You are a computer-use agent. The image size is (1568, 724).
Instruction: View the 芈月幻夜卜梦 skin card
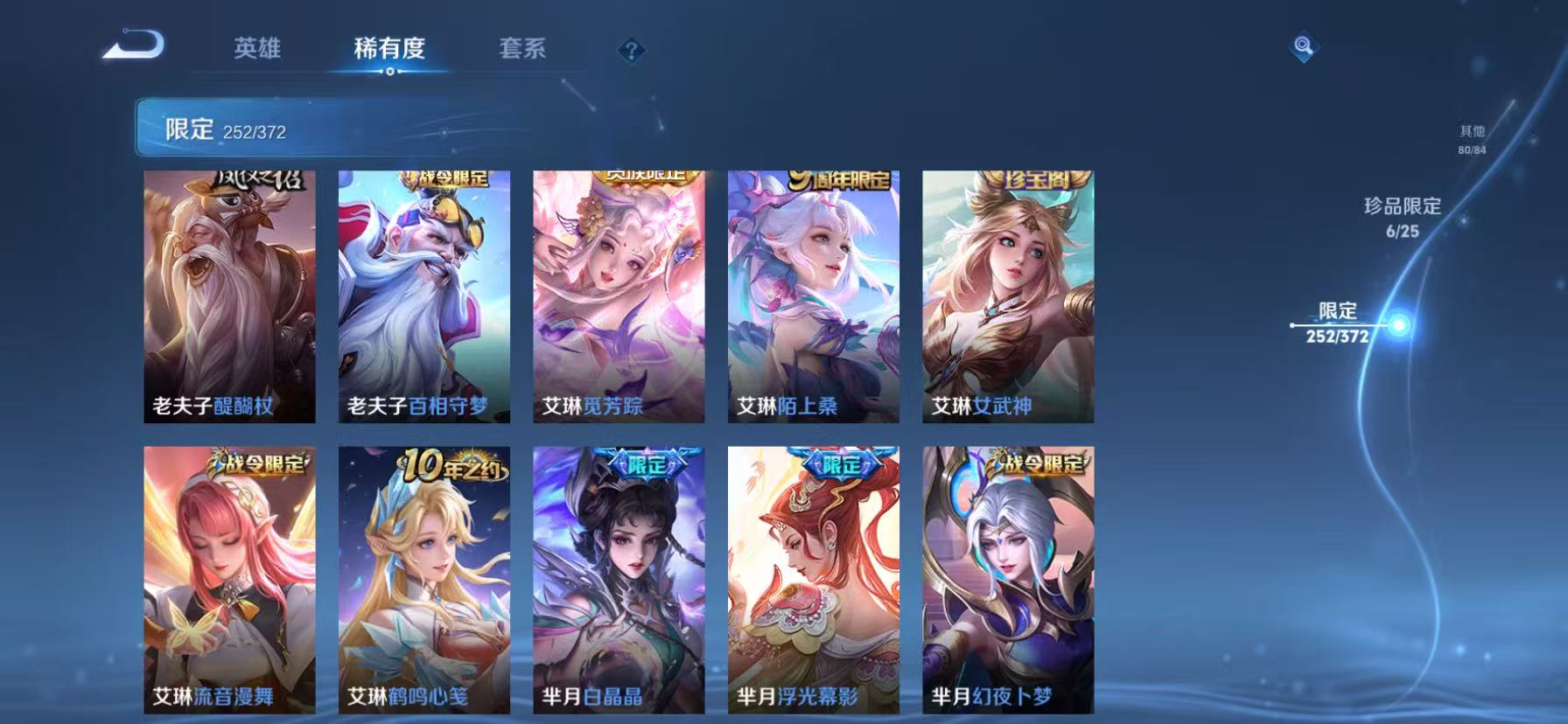click(1009, 581)
